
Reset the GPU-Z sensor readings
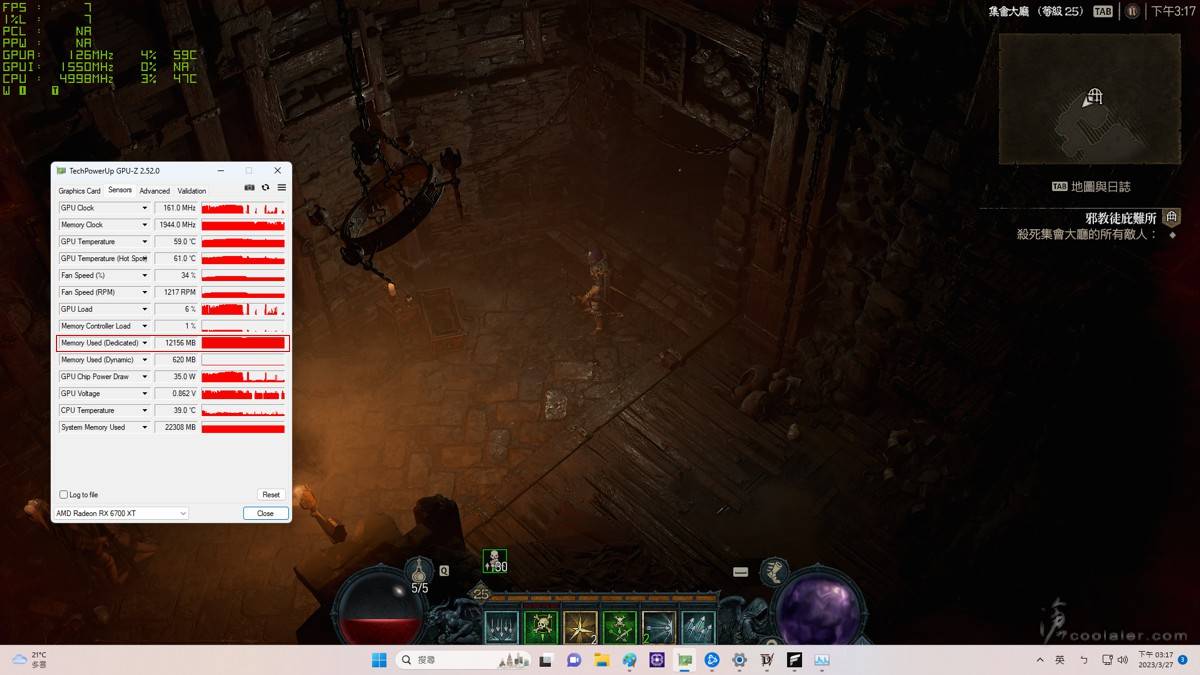(270, 494)
